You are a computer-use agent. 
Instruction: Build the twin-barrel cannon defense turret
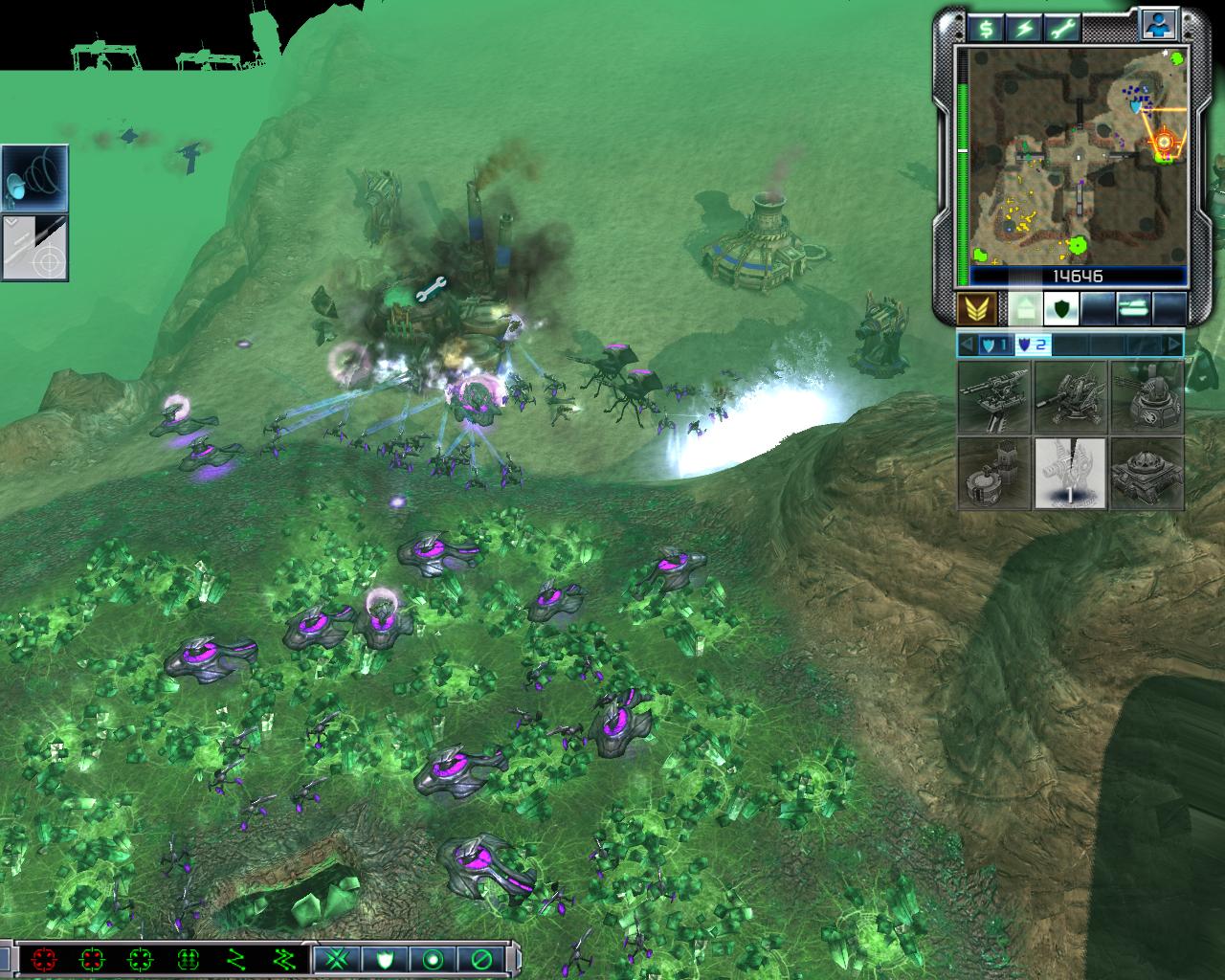[994, 396]
